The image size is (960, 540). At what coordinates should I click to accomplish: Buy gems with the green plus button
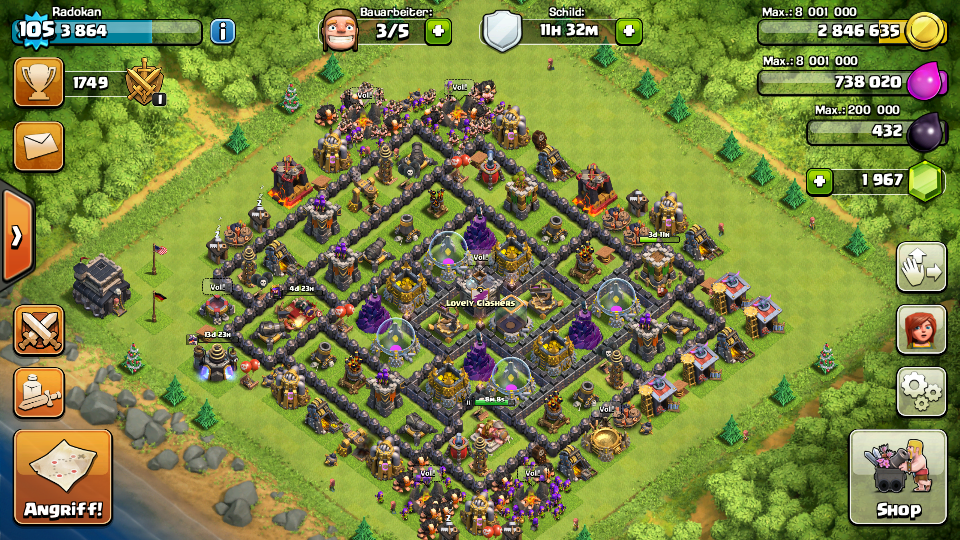821,181
